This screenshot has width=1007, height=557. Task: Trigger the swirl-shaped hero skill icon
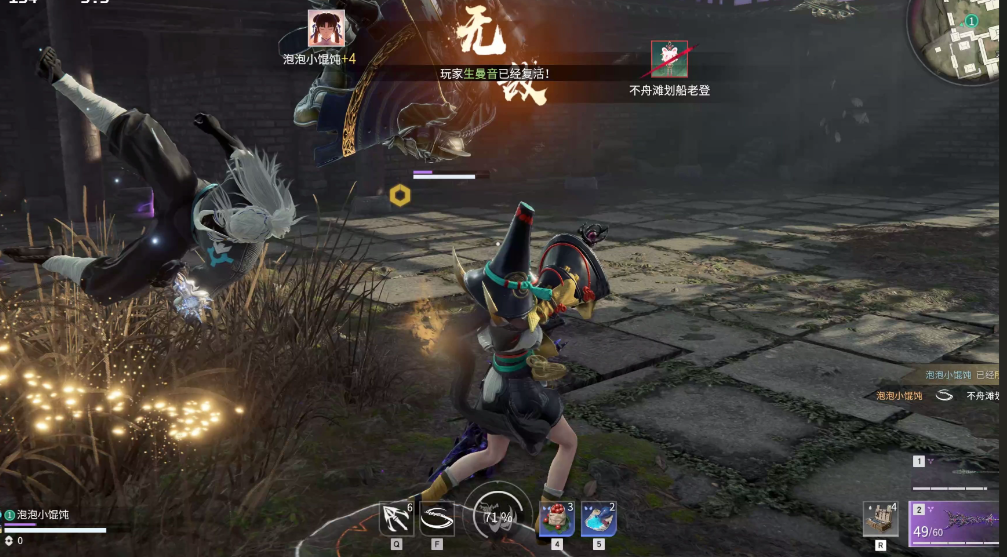tap(437, 519)
